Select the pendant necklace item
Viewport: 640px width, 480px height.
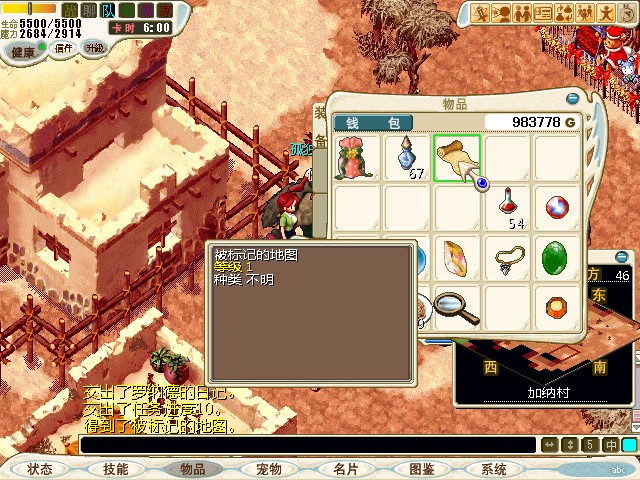pos(509,259)
